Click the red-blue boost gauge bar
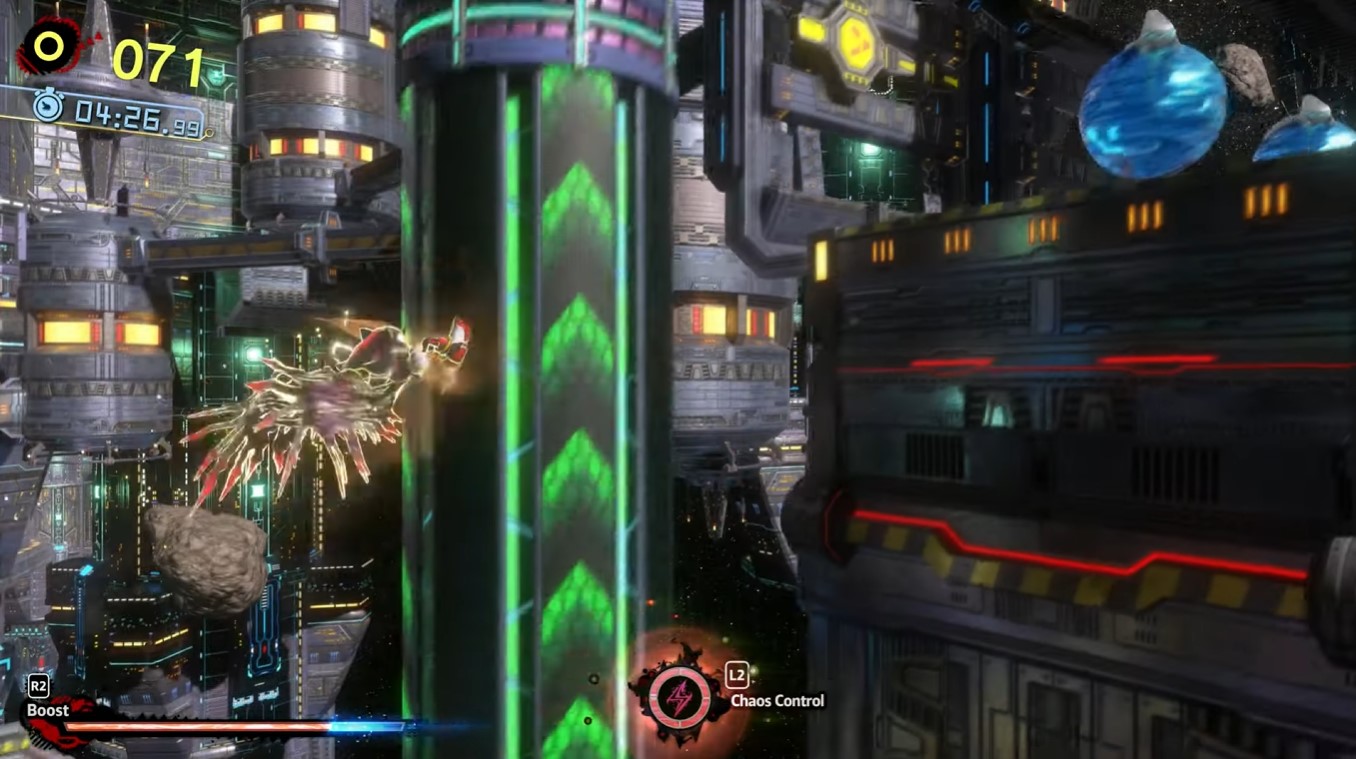 230,726
